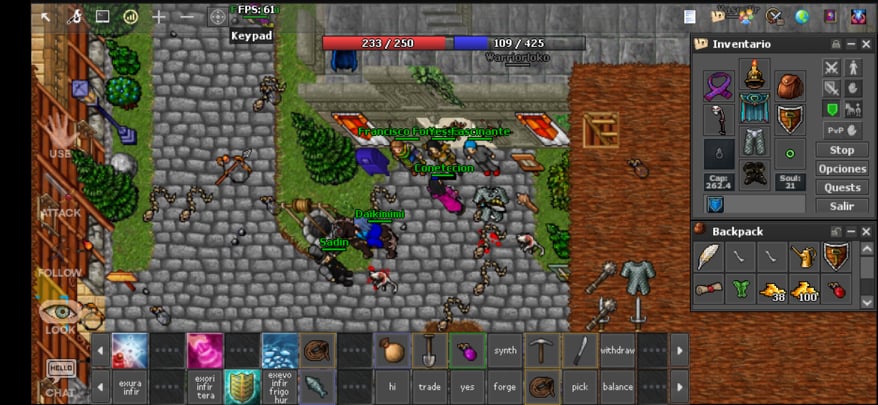Click the globe icon in top bar

pos(802,16)
